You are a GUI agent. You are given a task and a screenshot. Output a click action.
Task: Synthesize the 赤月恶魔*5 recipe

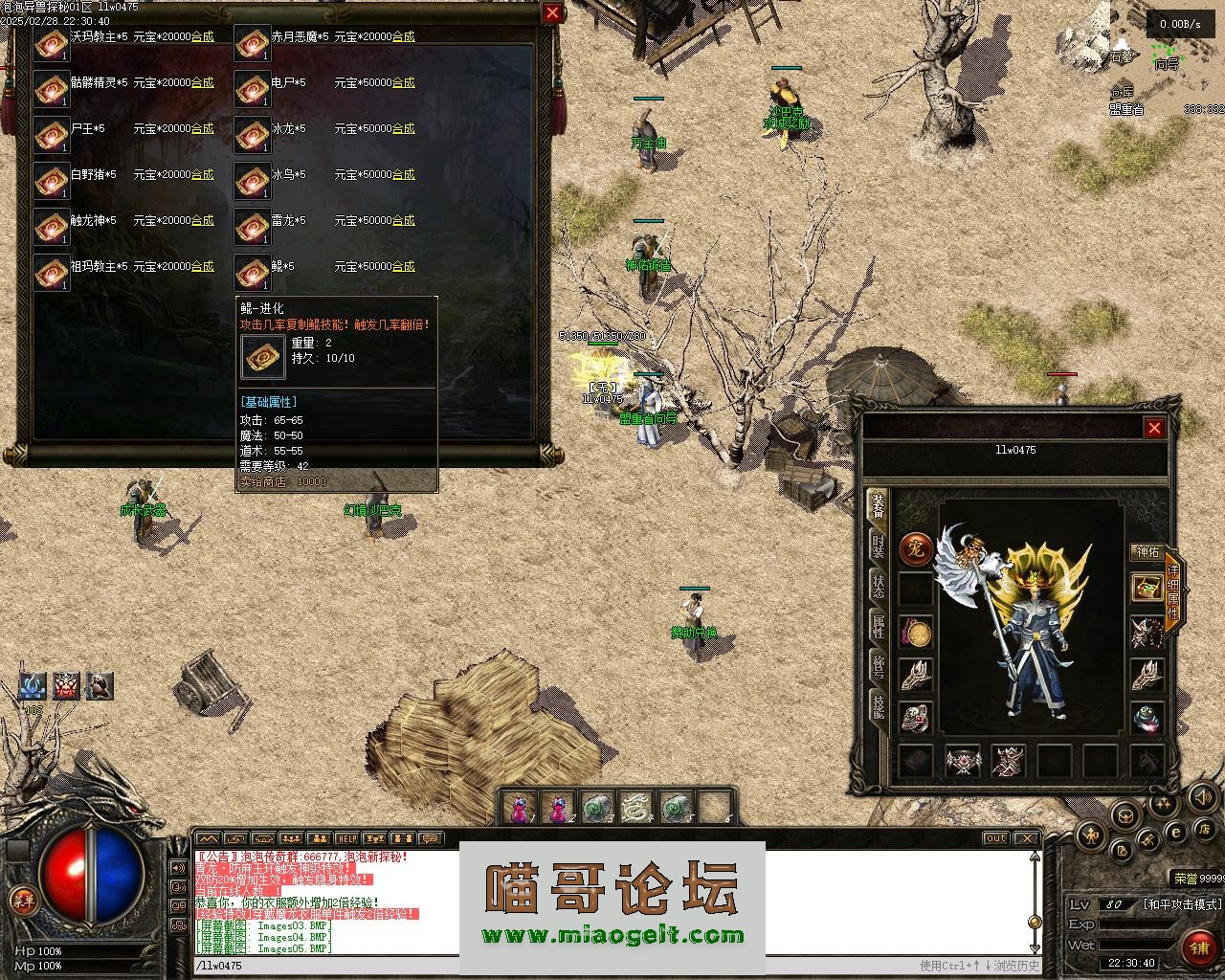[403, 36]
